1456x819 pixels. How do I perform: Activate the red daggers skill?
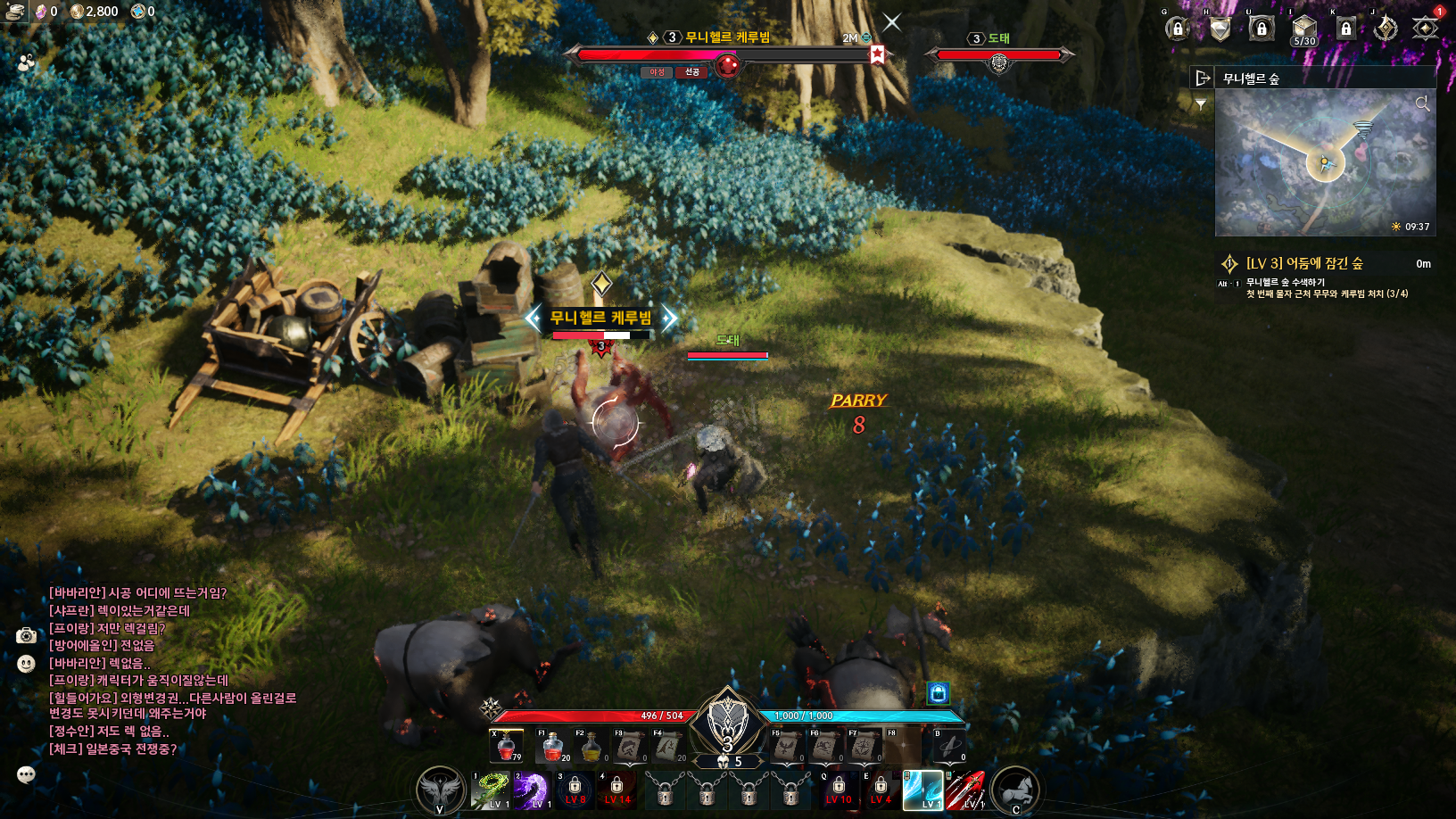tap(964, 790)
